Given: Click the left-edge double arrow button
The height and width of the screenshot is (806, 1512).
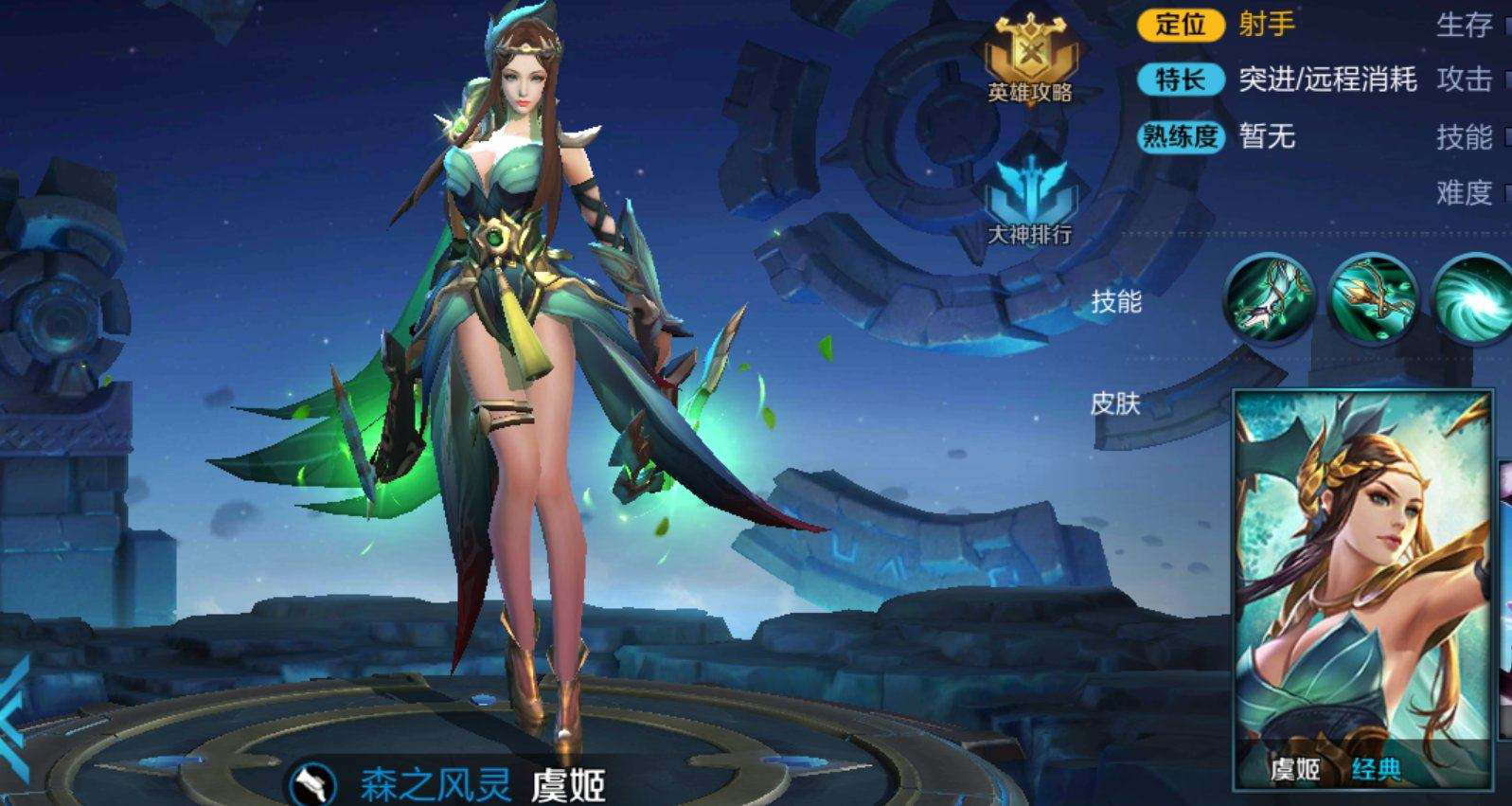Looking at the screenshot, I should pos(13,720).
